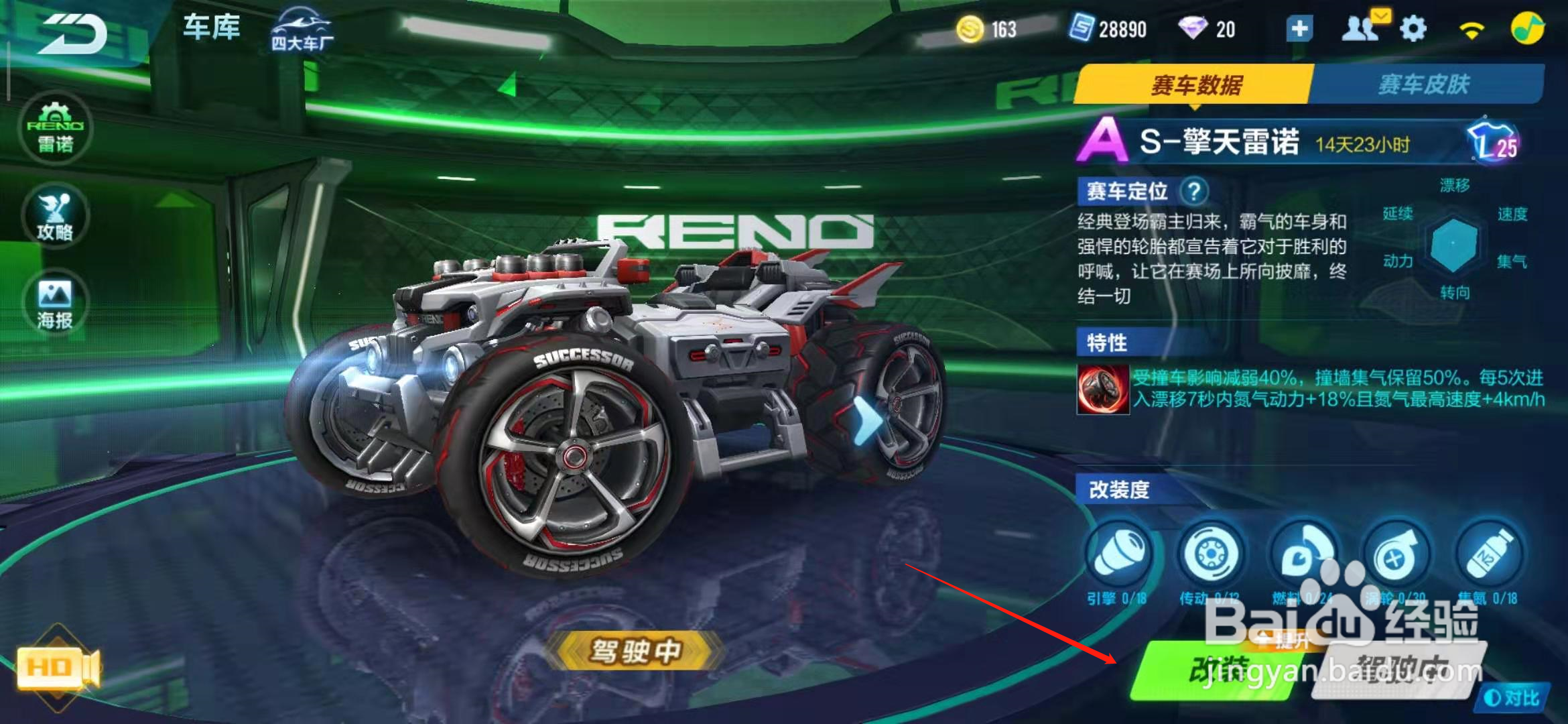
Task: Open the 攻略 (strategy) trophy icon
Action: point(56,216)
